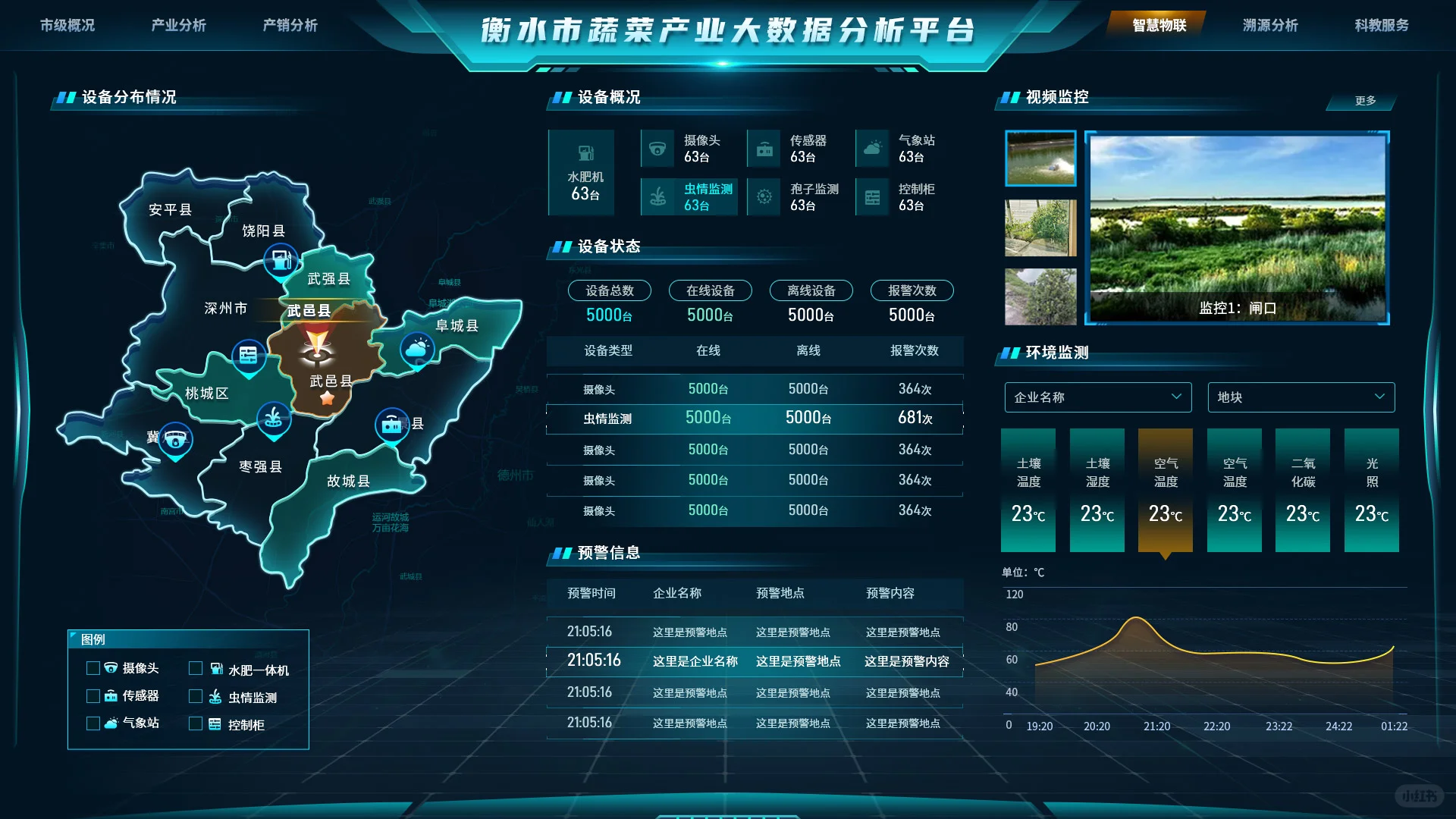The image size is (1456, 819).
Task: Click the 传感器 sensor icon
Action: pos(764,149)
